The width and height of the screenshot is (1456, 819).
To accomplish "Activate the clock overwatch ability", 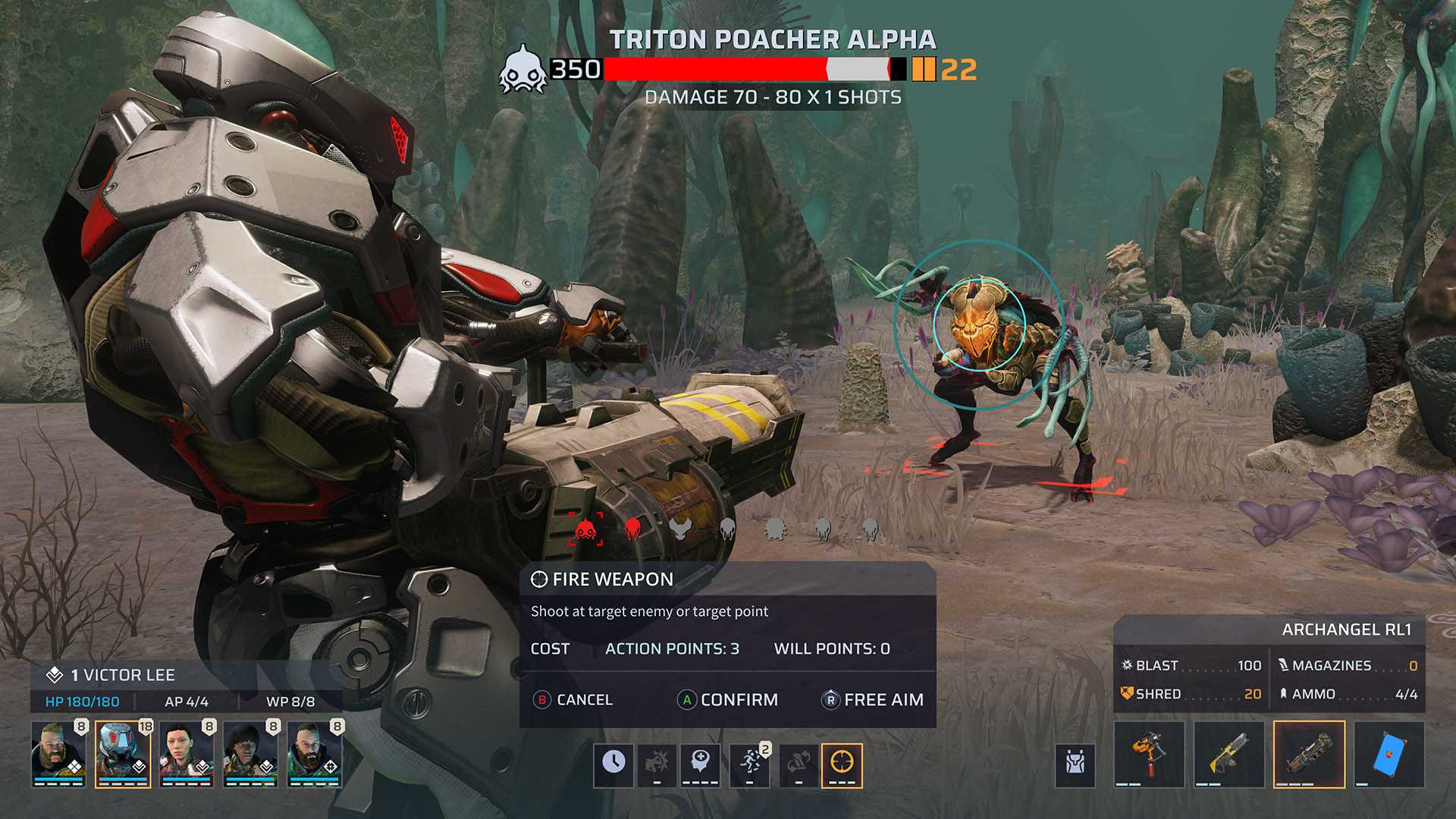I will pyautogui.click(x=613, y=762).
